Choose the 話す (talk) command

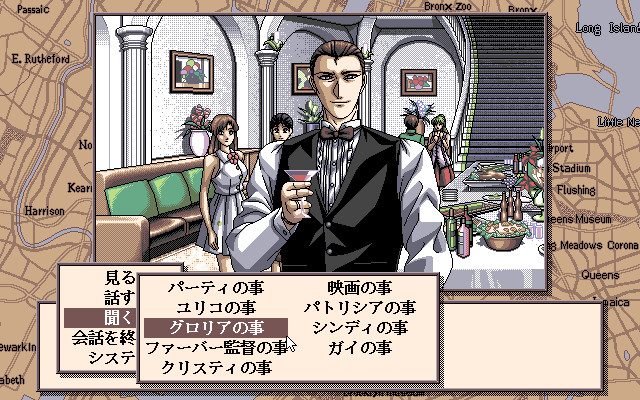tap(118, 298)
